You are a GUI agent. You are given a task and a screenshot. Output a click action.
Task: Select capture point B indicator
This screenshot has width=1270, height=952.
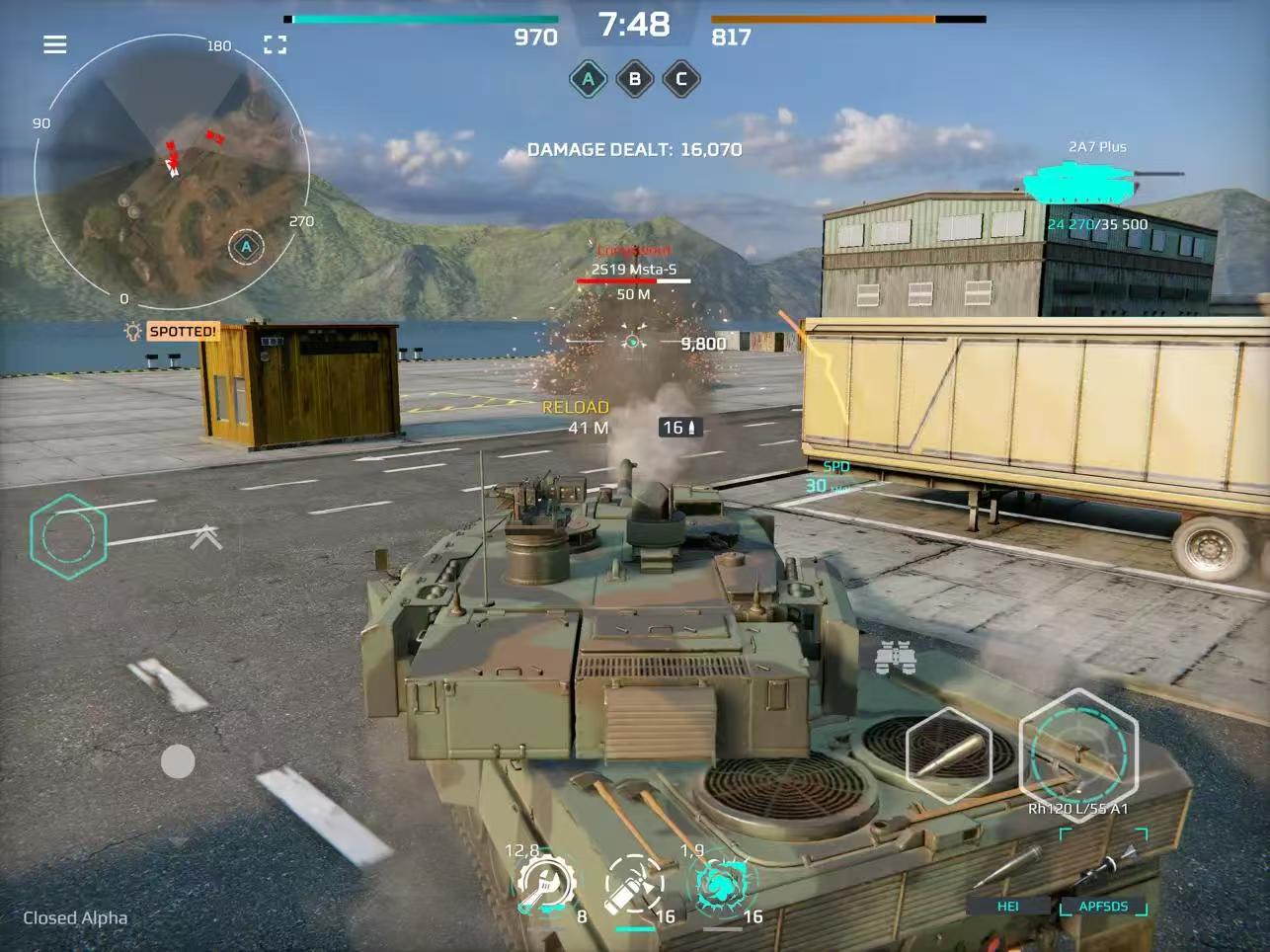click(x=635, y=79)
